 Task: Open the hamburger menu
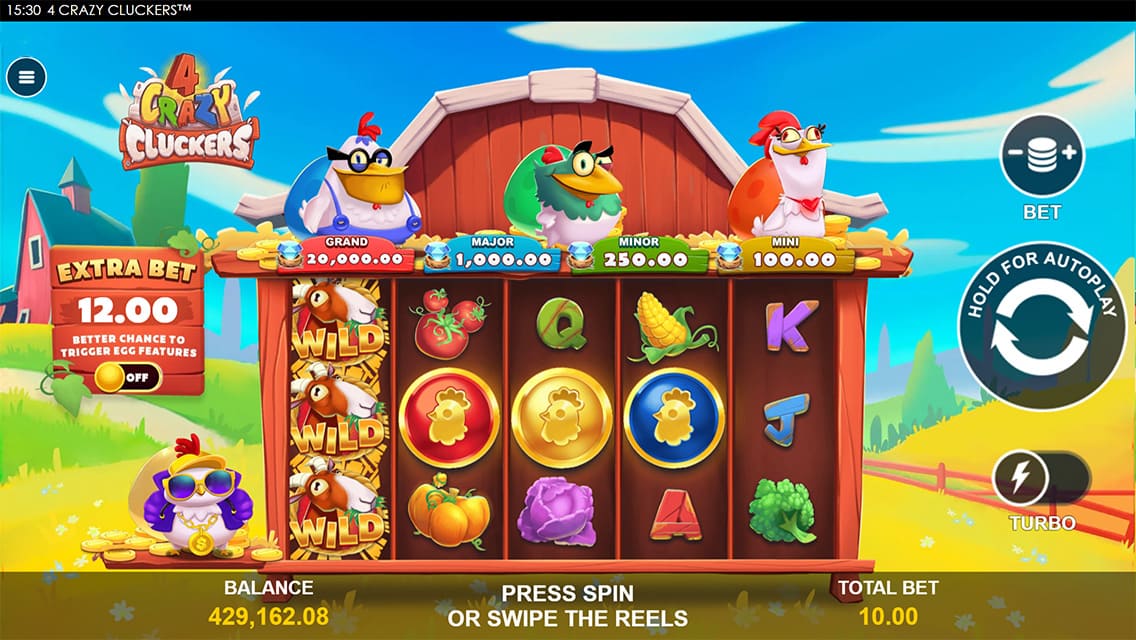coord(26,76)
